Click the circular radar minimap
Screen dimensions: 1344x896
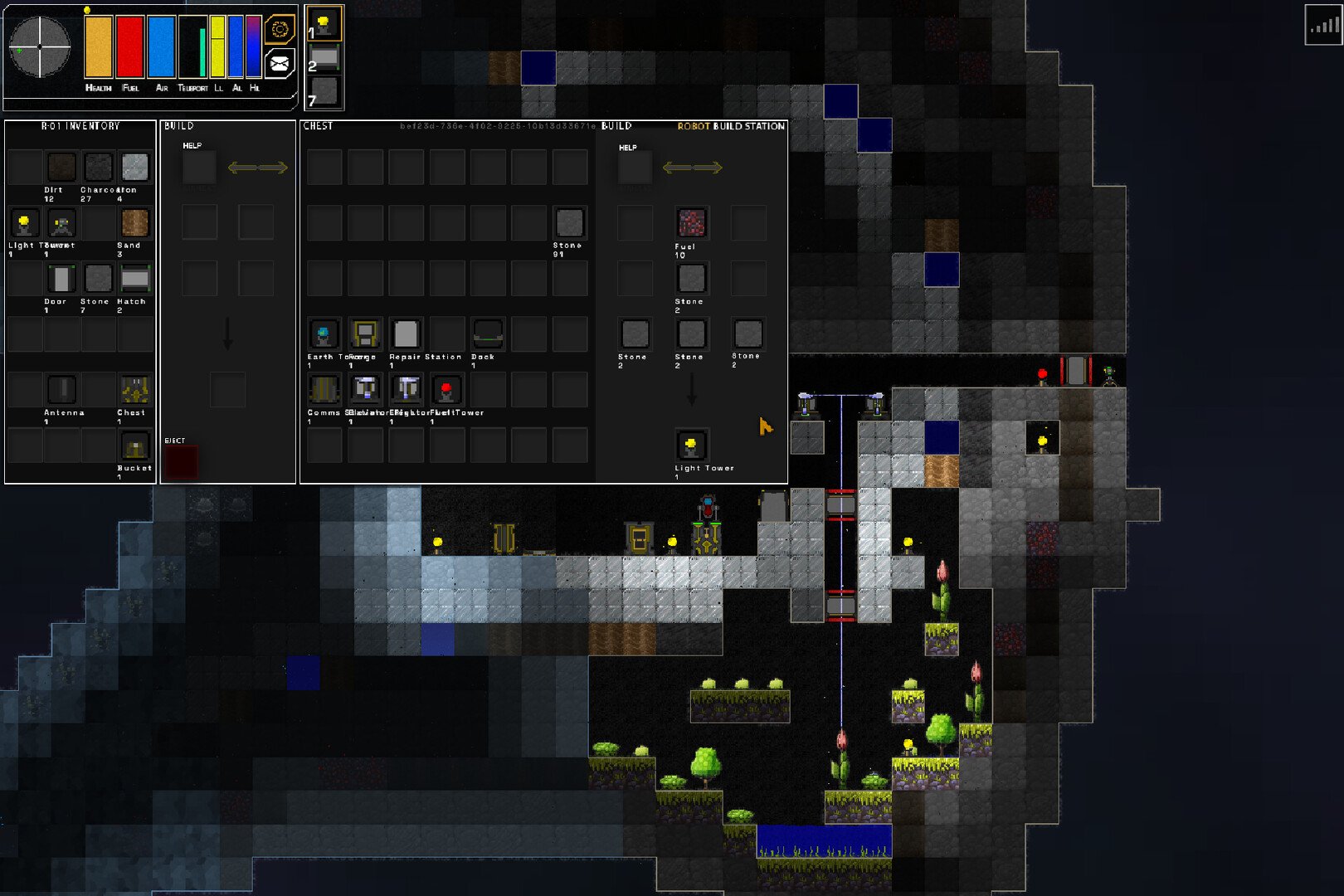pyautogui.click(x=40, y=47)
